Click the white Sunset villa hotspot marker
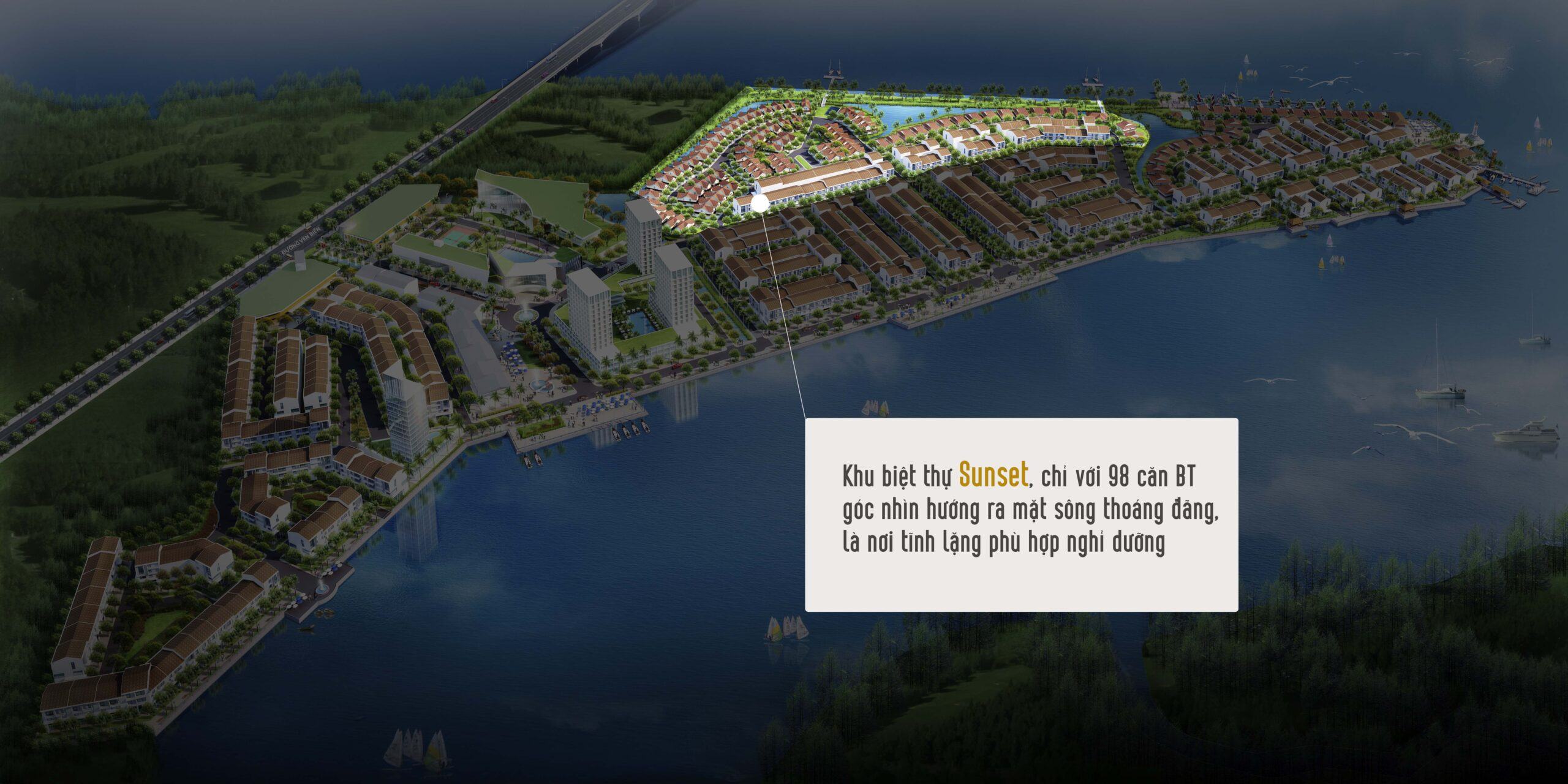 point(759,203)
